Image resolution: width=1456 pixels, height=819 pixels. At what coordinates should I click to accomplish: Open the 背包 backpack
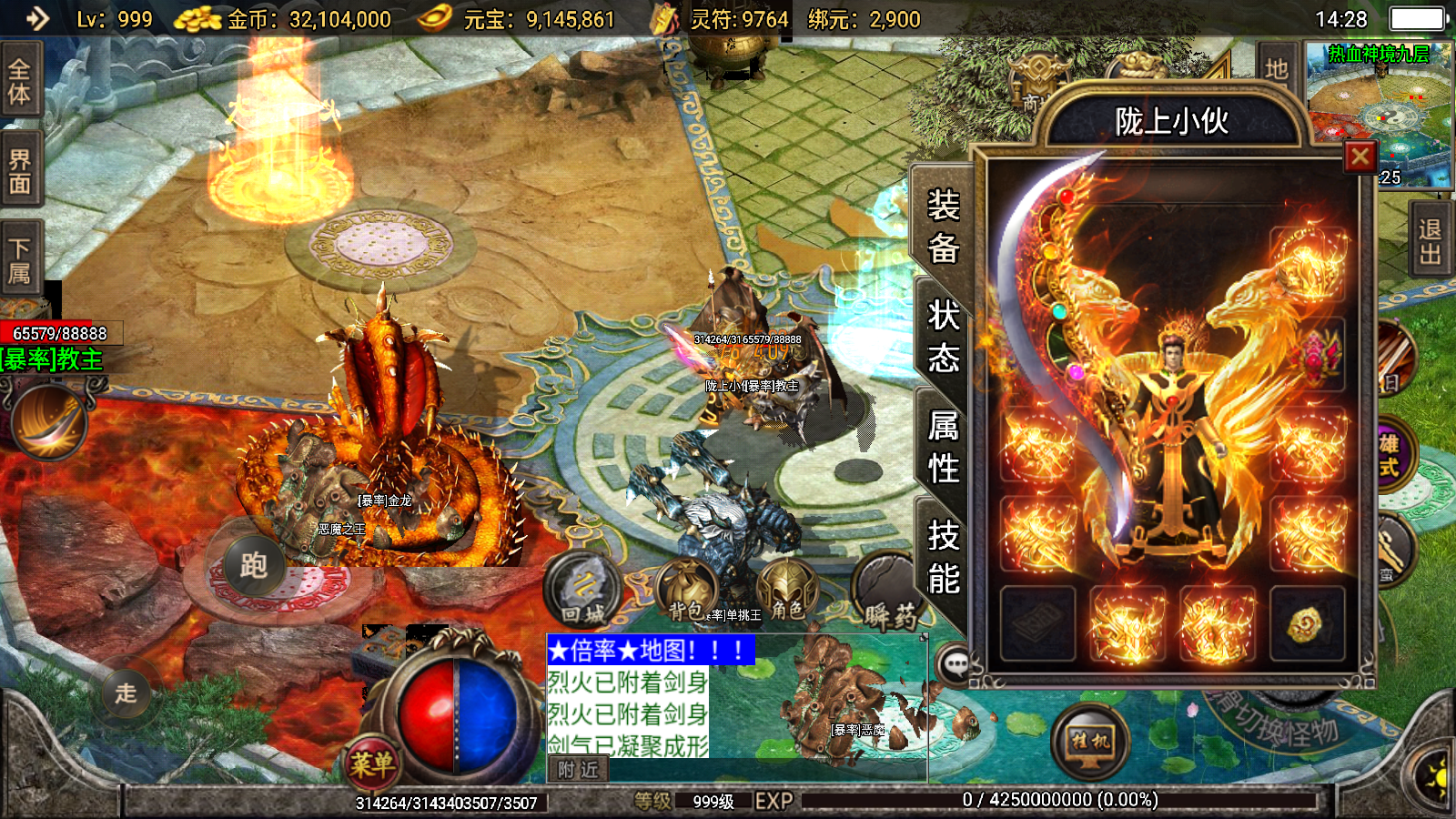click(x=687, y=591)
